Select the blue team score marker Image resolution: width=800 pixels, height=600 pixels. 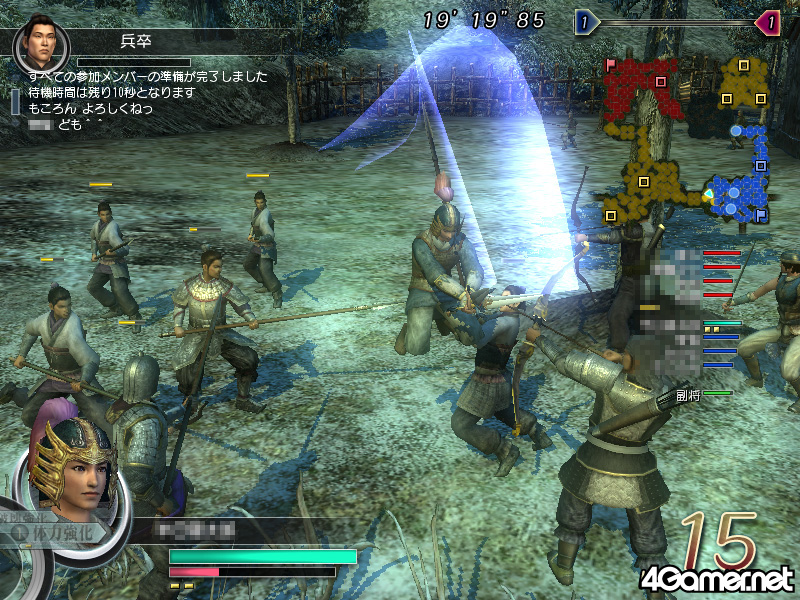click(x=585, y=22)
